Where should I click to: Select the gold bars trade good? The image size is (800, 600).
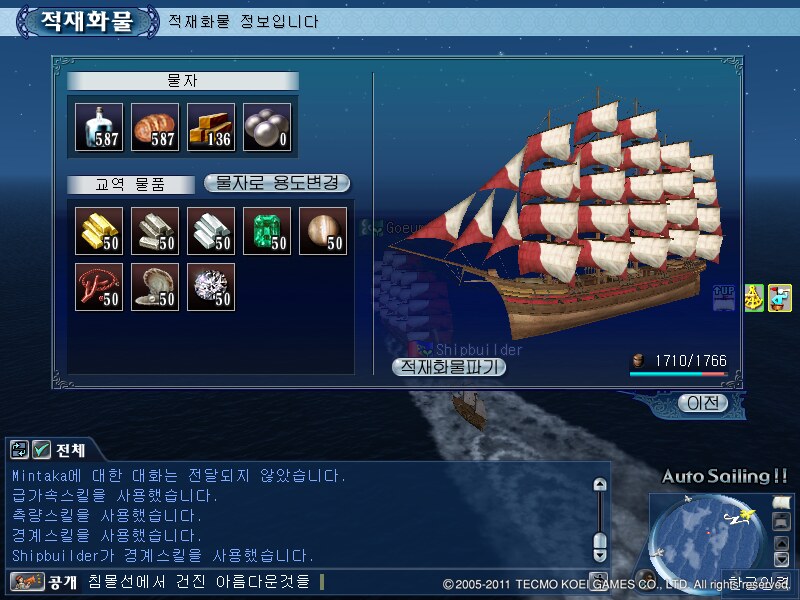pos(99,231)
